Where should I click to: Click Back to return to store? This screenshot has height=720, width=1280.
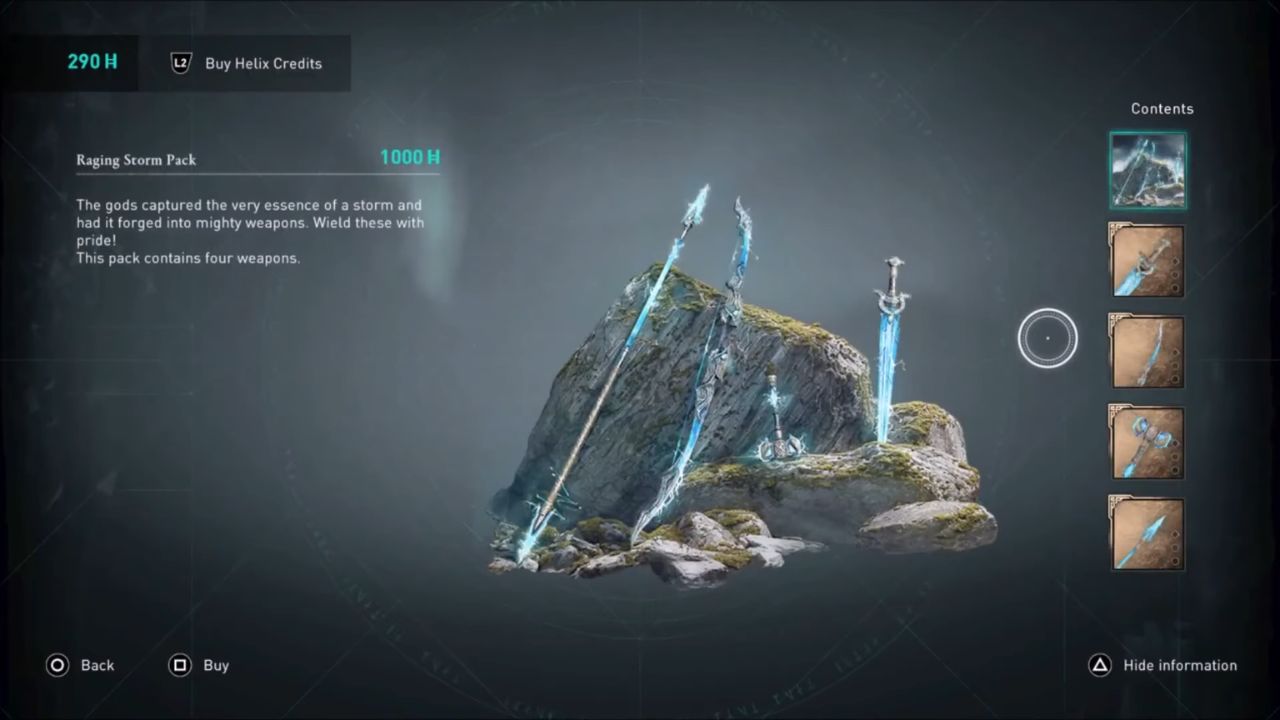(97, 665)
